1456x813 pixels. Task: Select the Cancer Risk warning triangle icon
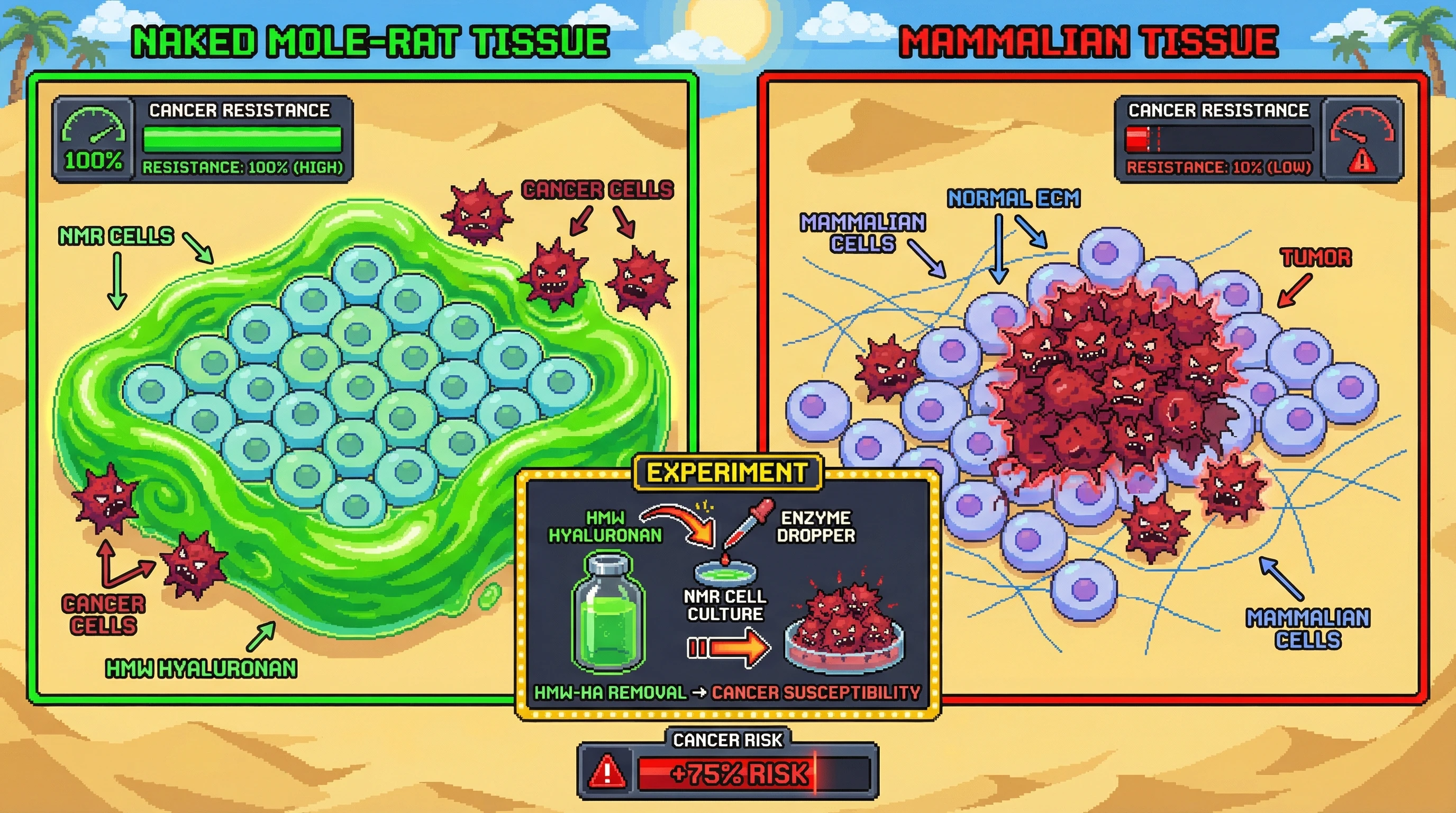(x=607, y=772)
